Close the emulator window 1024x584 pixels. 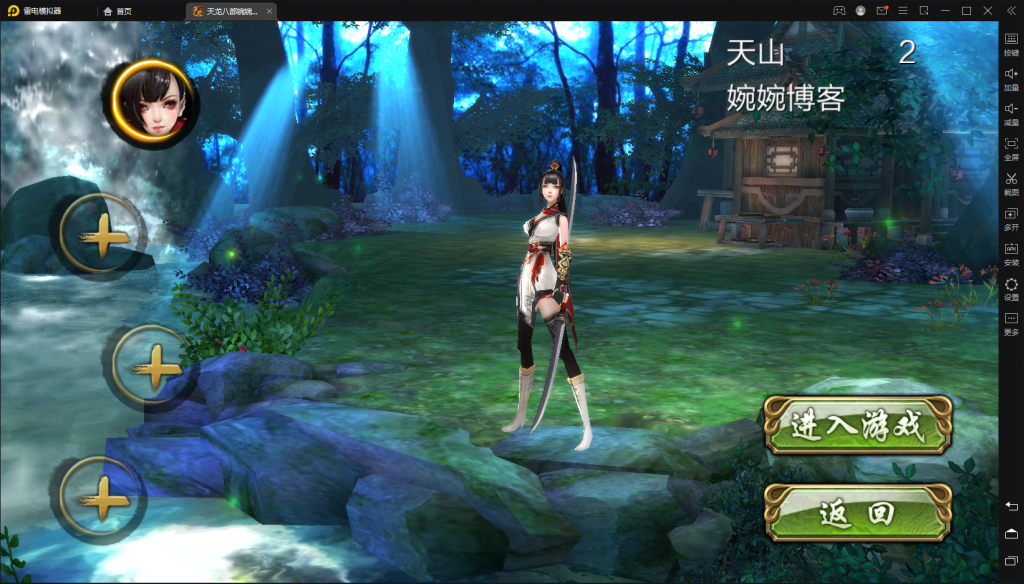coord(988,10)
